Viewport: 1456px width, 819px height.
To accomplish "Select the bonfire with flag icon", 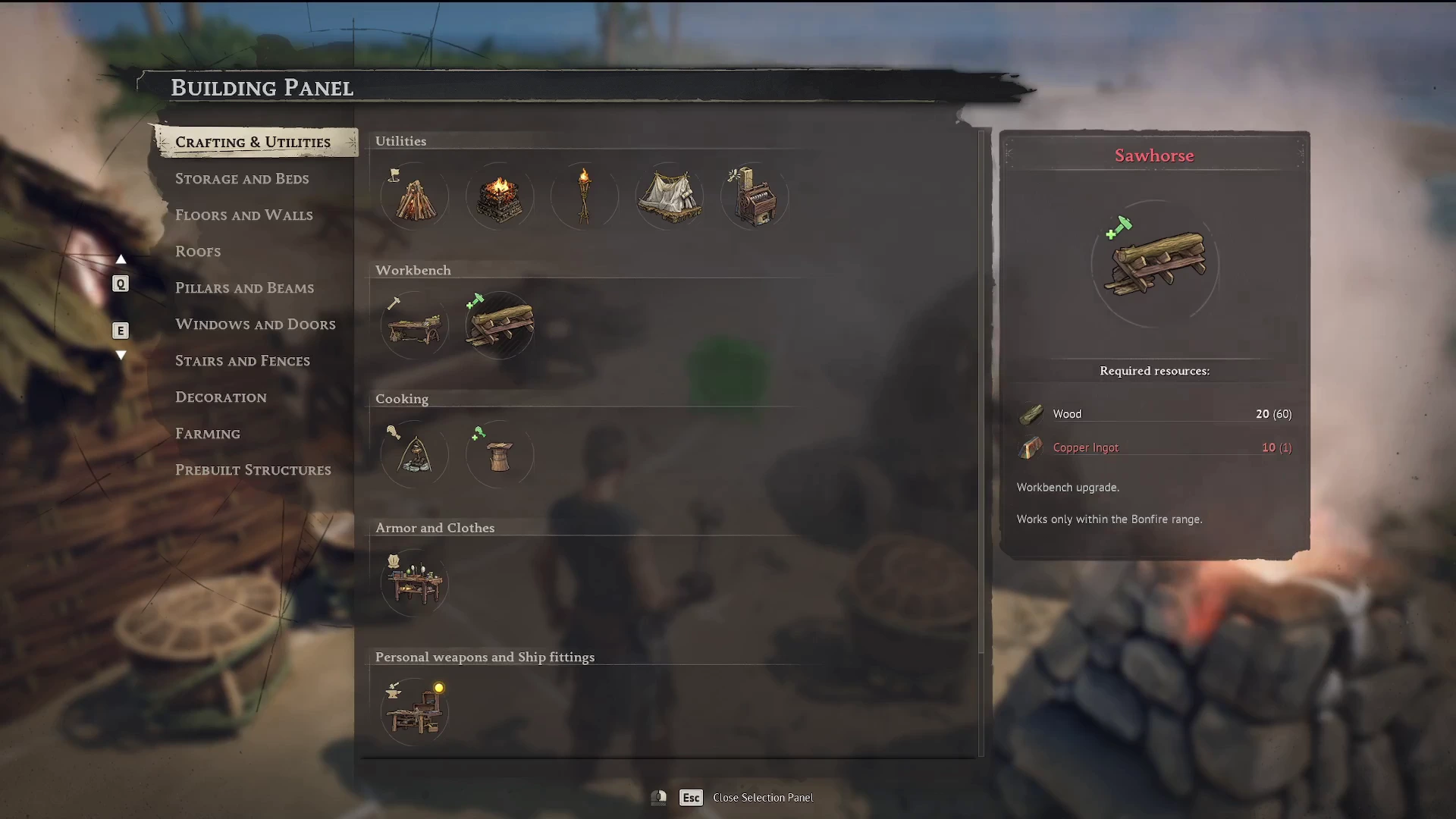I will click(x=414, y=197).
